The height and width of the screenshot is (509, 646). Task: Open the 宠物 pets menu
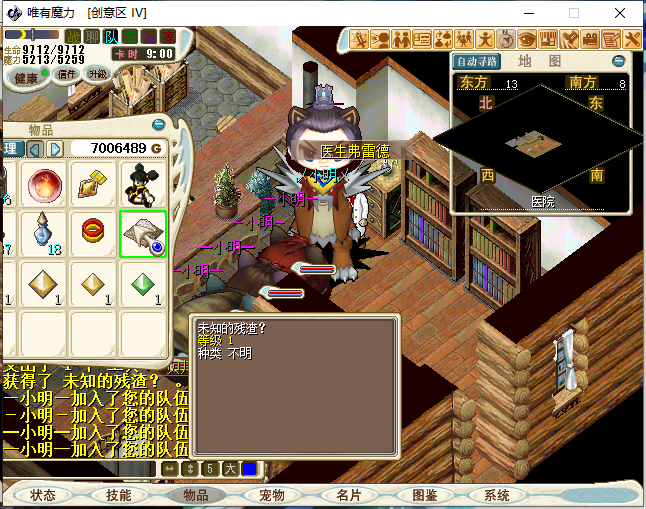pyautogui.click(x=271, y=495)
